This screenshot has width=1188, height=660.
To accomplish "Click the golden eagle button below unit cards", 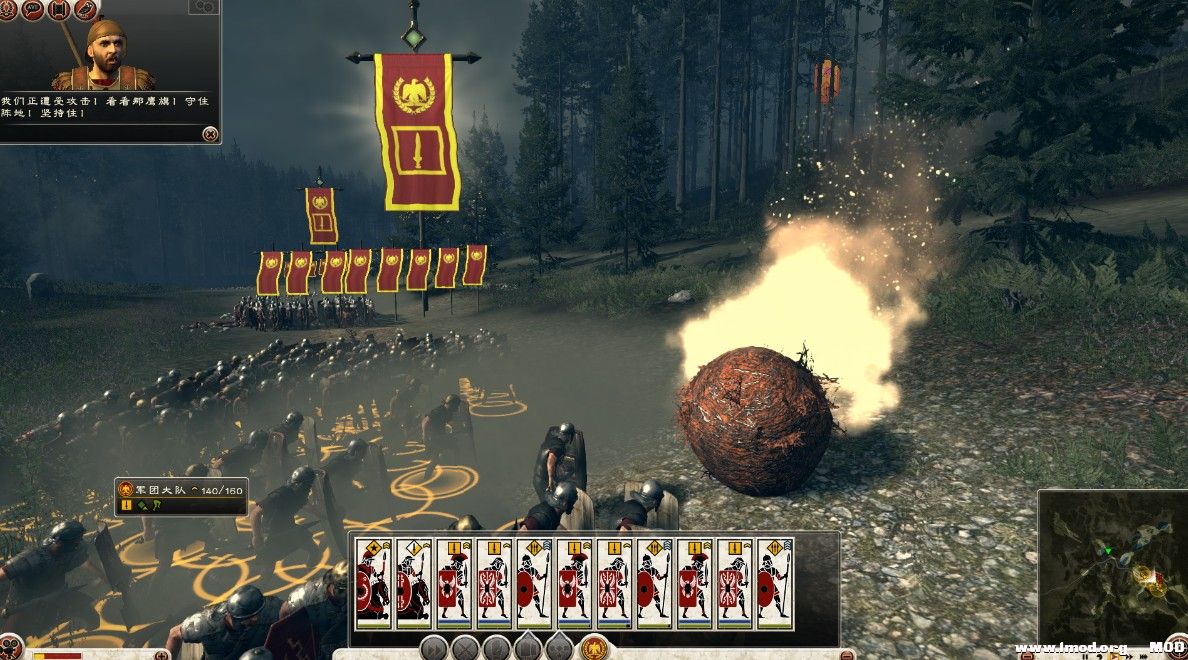I will click(x=595, y=647).
